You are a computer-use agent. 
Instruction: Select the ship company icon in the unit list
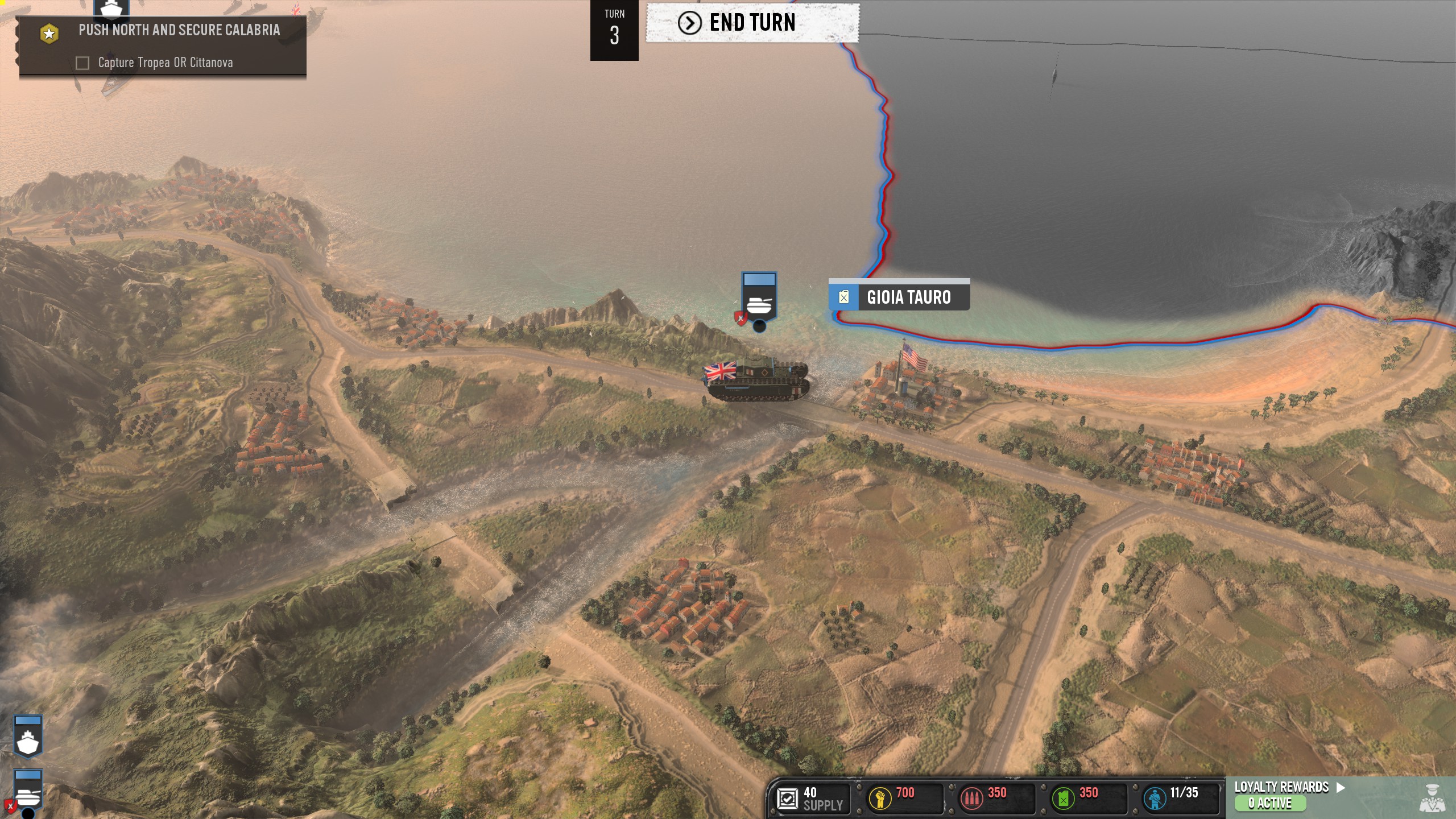click(28, 737)
